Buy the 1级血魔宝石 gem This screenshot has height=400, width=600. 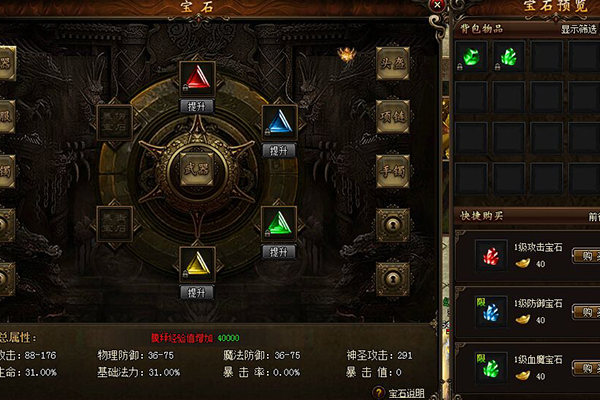(x=584, y=366)
